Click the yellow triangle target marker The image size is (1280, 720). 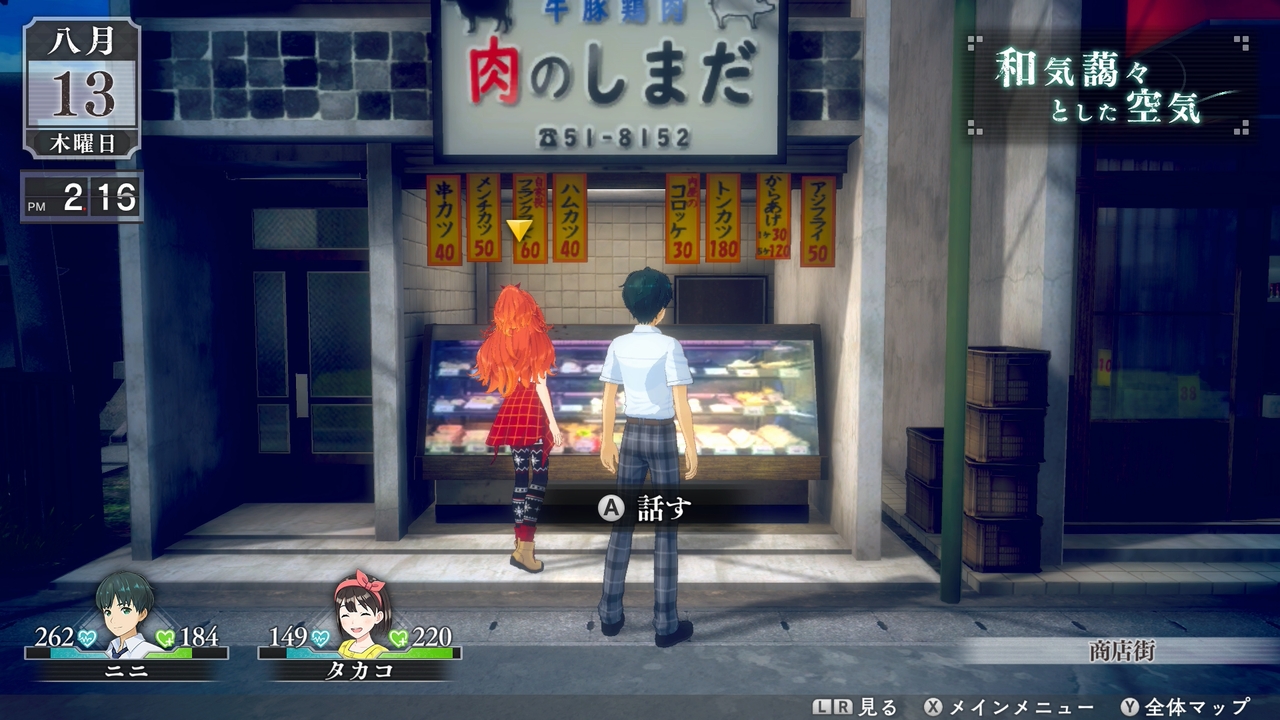tap(519, 230)
